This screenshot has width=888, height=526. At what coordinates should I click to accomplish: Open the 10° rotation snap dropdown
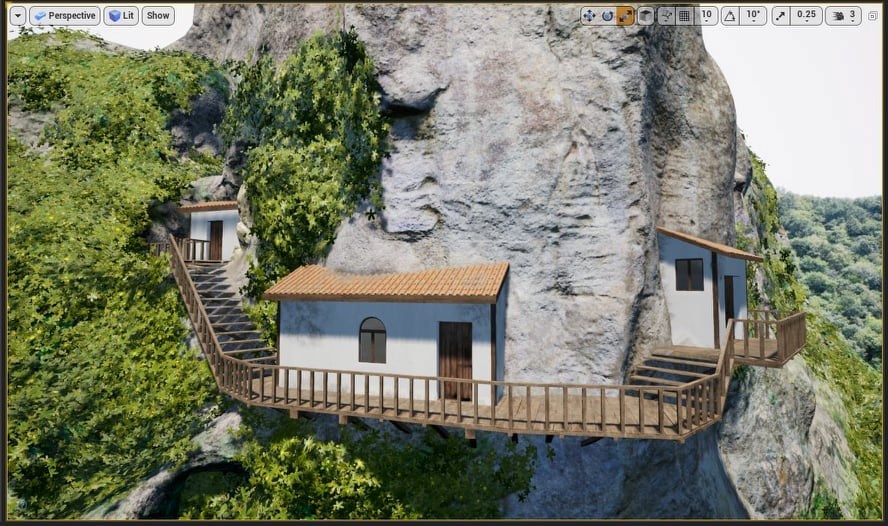754,16
